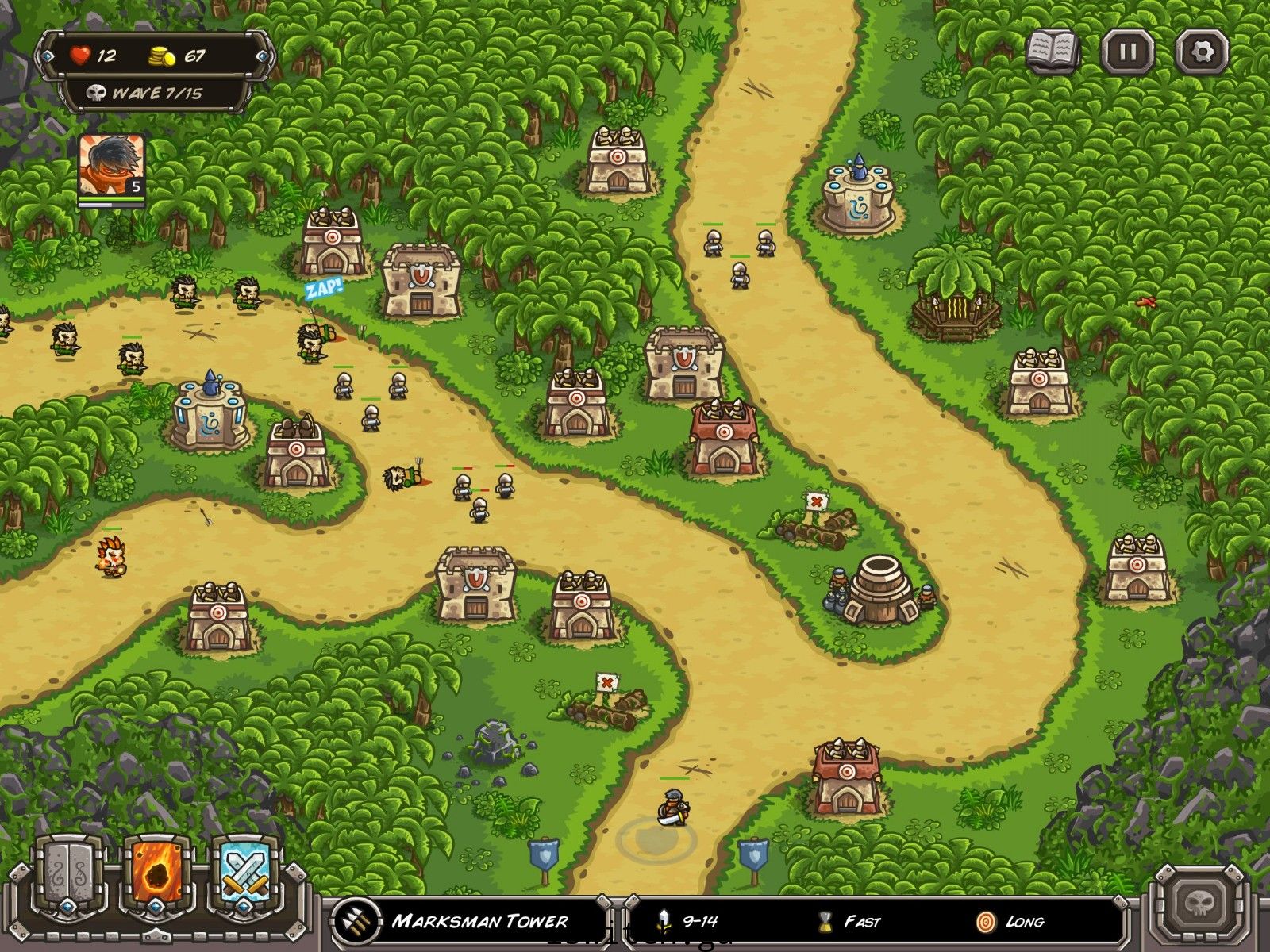Click the skull next-wave button
1270x952 pixels.
coord(1200,904)
